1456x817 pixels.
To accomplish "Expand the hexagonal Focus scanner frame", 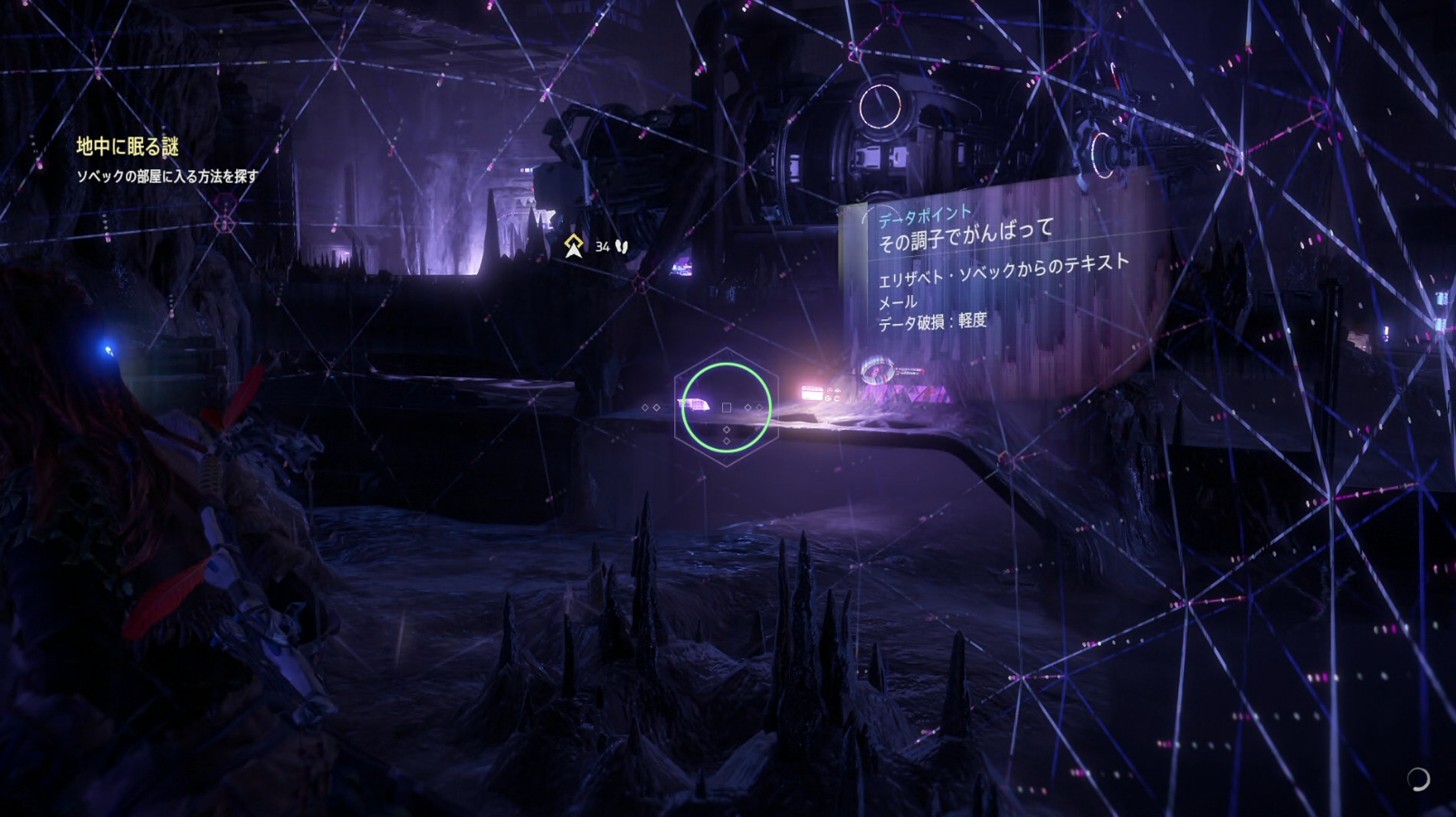I will click(x=726, y=407).
